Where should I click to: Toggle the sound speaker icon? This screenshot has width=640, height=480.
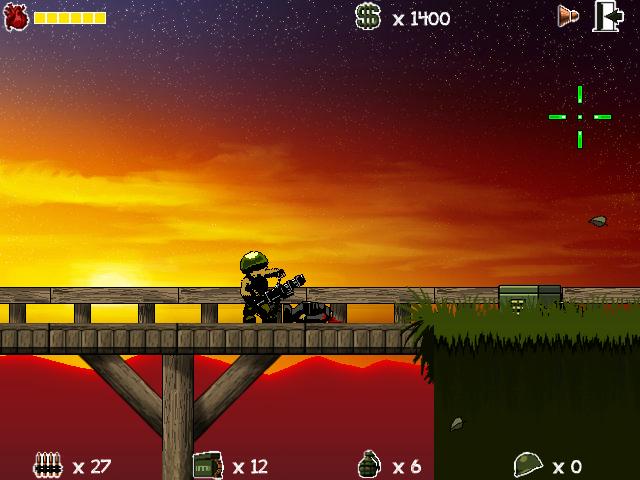[569, 16]
